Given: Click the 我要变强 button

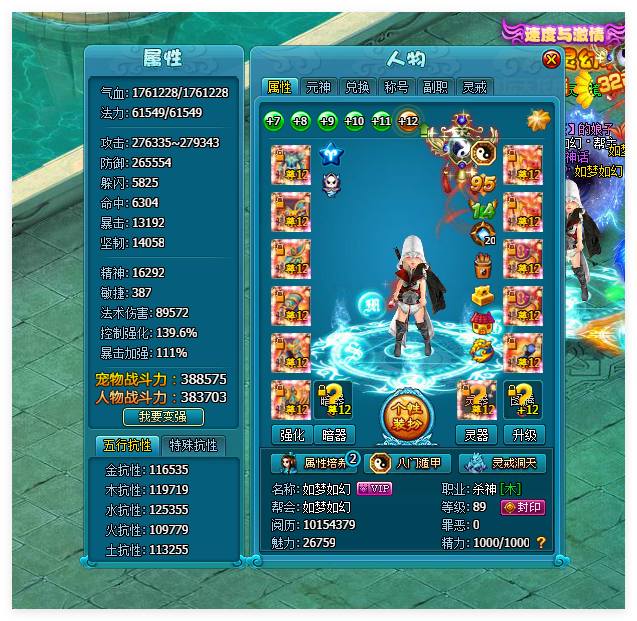Looking at the screenshot, I should tap(163, 416).
